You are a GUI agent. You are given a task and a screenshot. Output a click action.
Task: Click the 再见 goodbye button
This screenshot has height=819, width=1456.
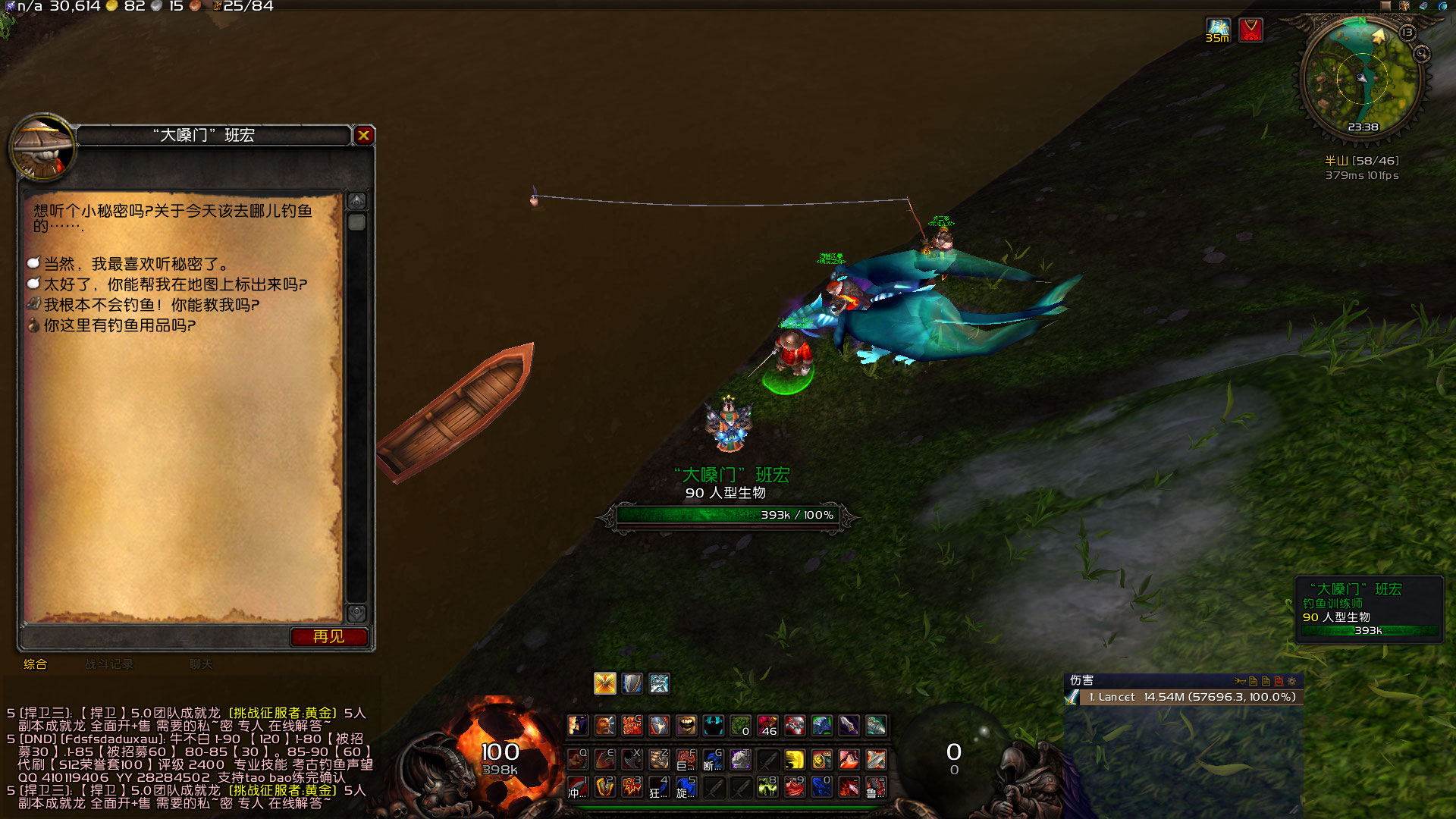[x=328, y=637]
